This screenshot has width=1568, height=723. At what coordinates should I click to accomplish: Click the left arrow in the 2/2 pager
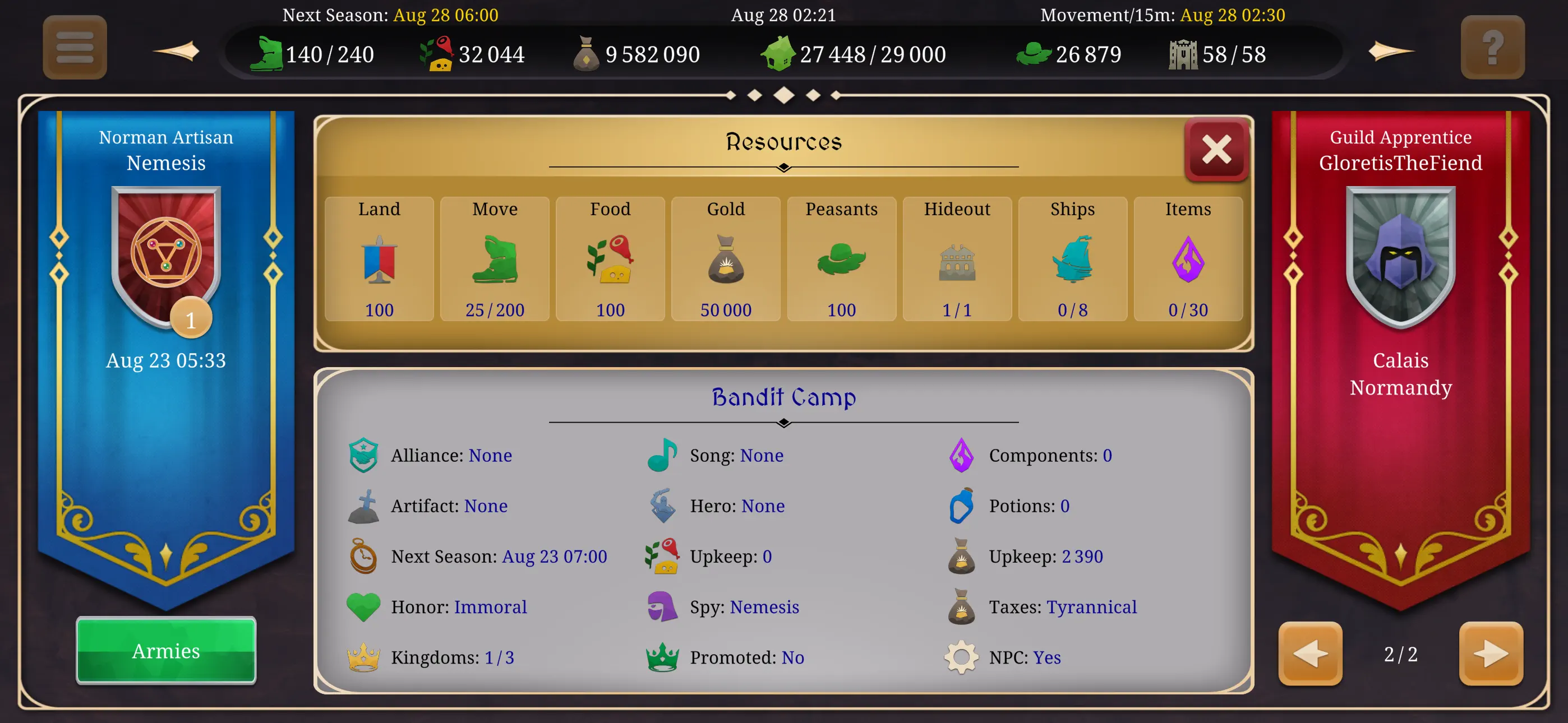[x=1310, y=654]
